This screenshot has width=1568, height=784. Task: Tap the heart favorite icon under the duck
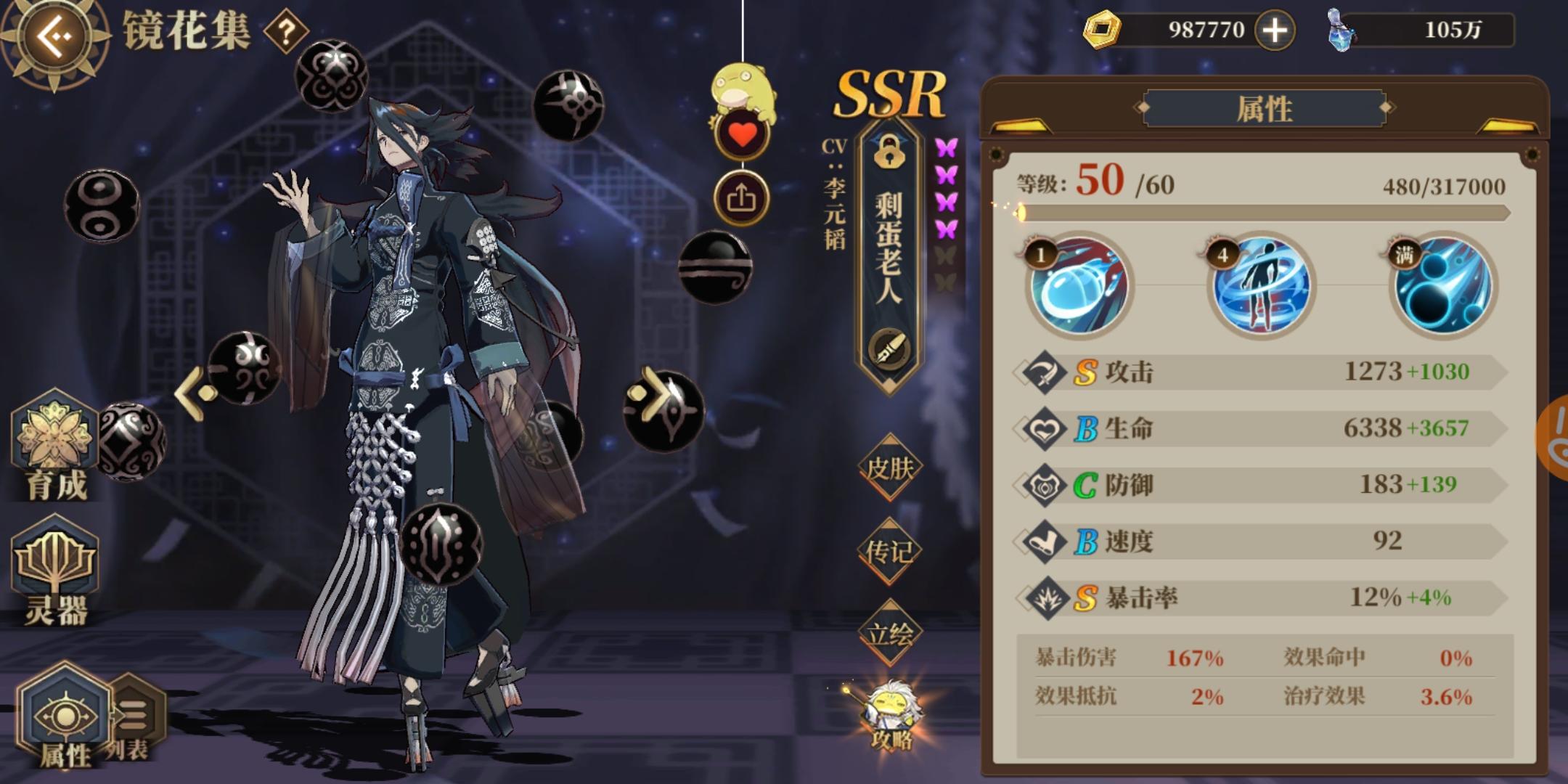pyautogui.click(x=742, y=134)
